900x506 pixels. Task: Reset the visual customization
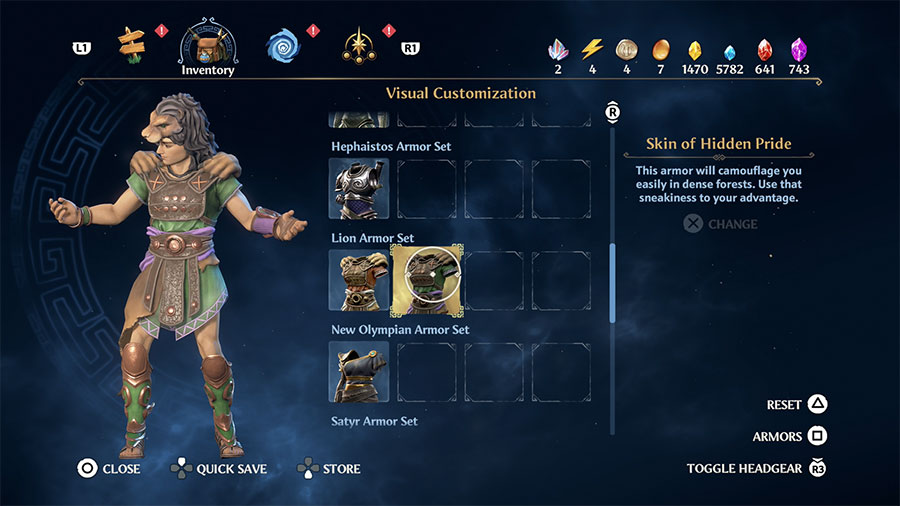(x=797, y=405)
